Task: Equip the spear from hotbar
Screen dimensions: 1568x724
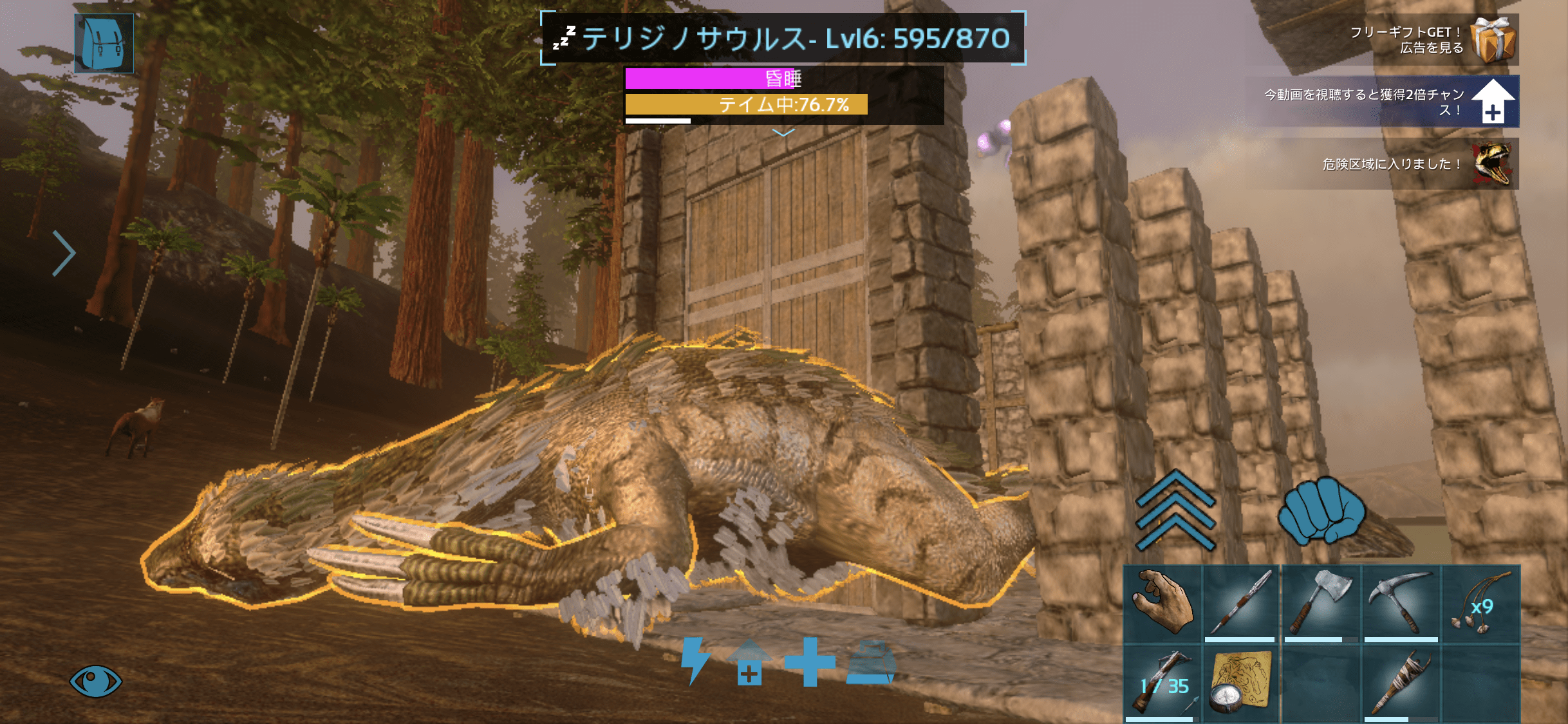Action: pyautogui.click(x=1240, y=604)
